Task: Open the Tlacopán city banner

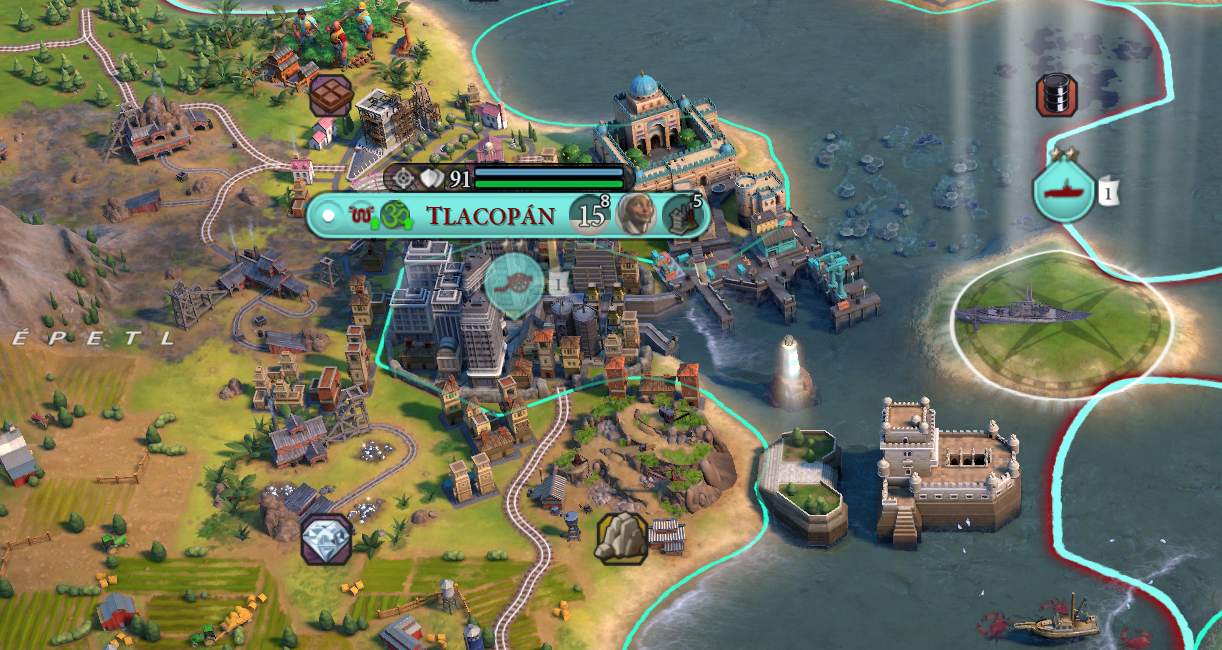Action: 490,215
